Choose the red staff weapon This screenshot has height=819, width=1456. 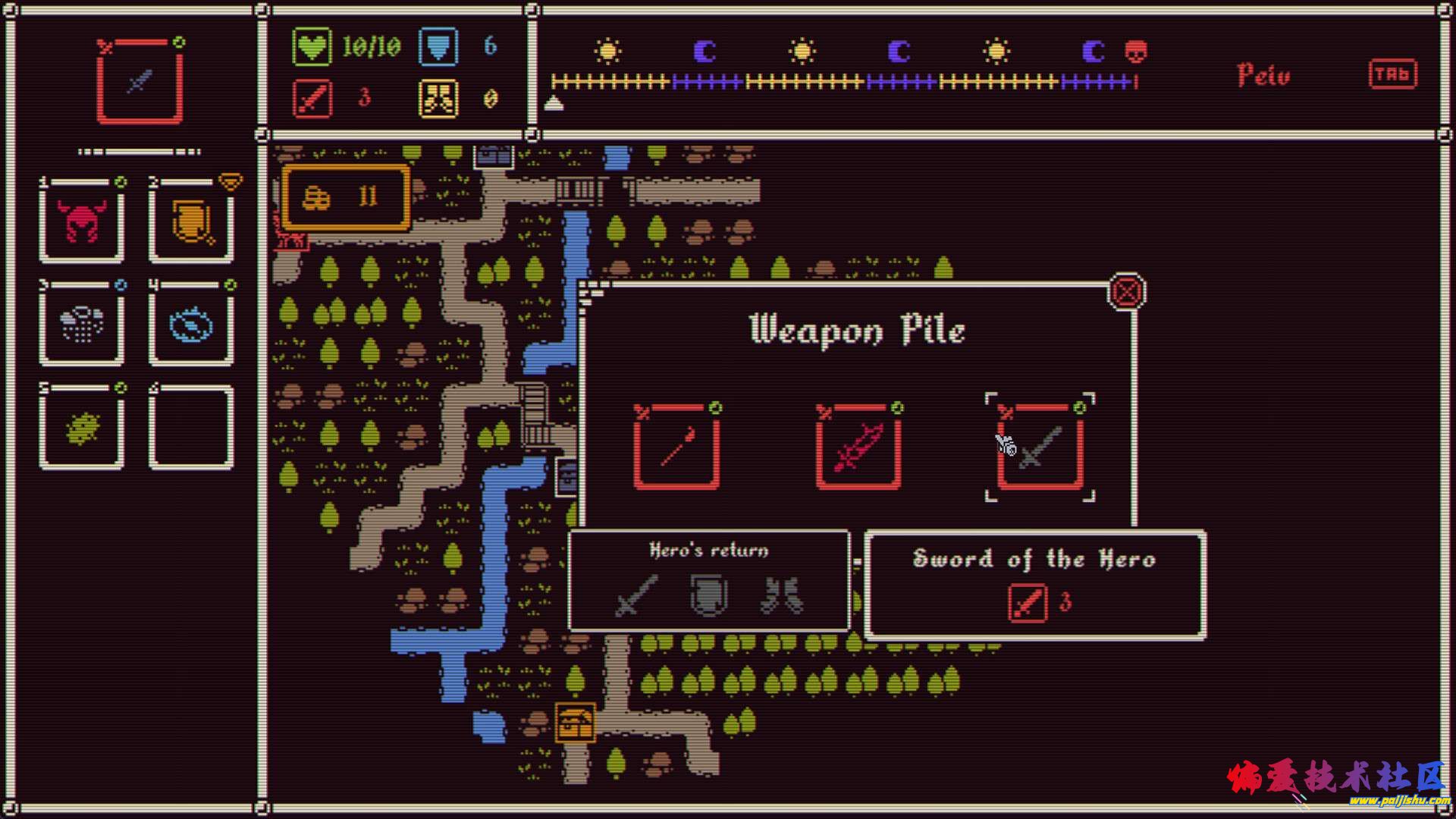pos(676,447)
